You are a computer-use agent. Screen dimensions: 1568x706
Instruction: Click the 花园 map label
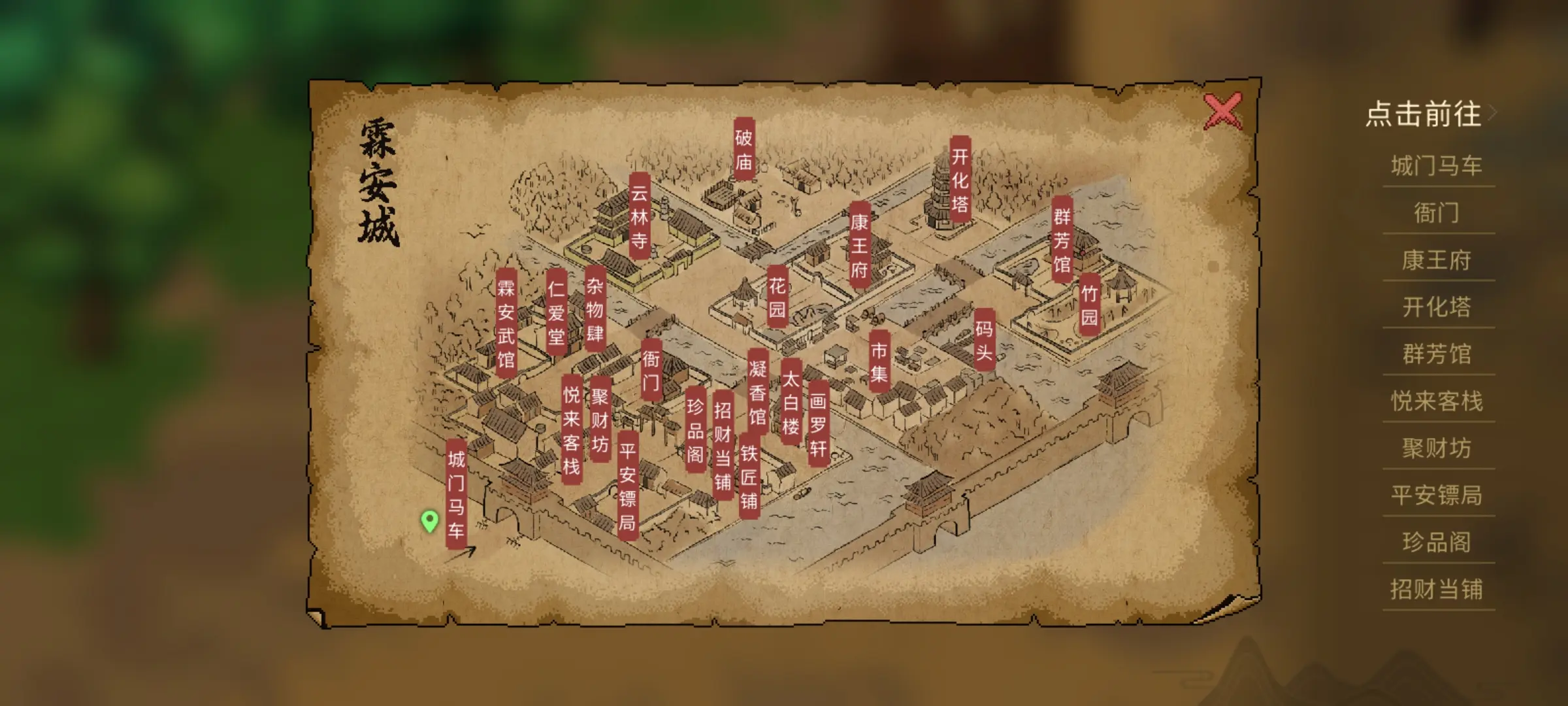click(777, 297)
